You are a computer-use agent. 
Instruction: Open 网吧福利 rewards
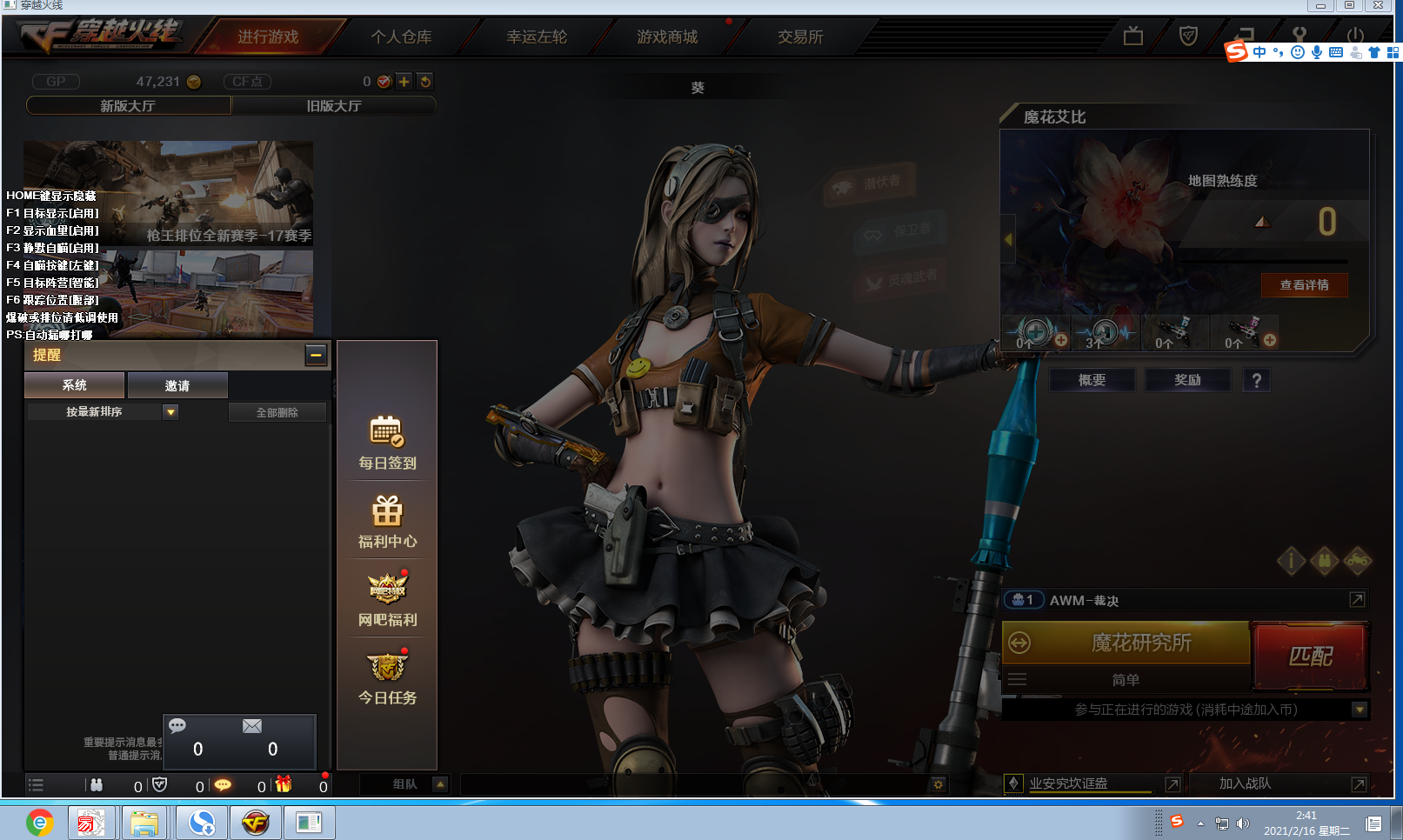(387, 599)
